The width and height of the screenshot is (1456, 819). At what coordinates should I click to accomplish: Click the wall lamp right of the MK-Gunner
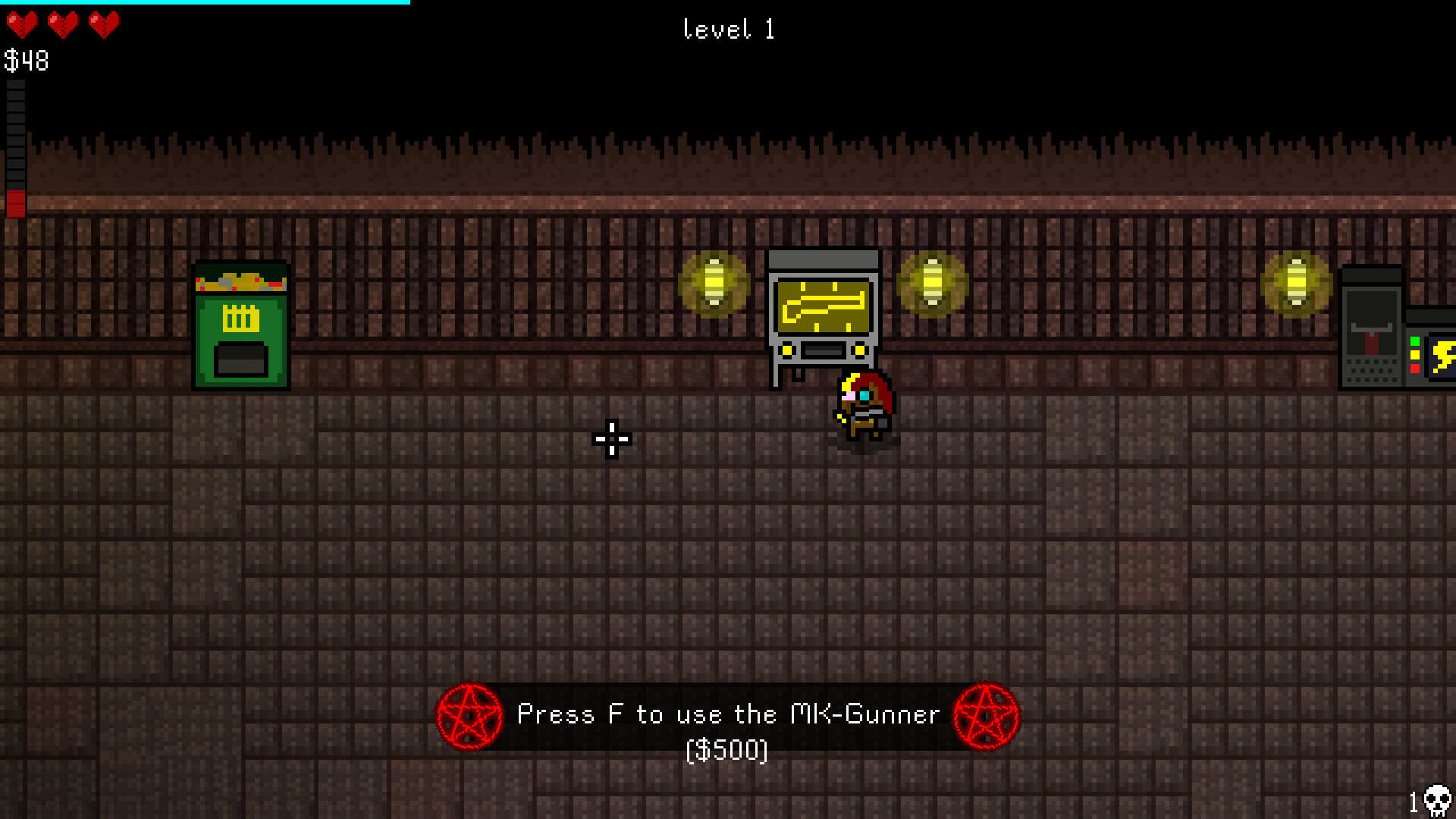pyautogui.click(x=932, y=281)
